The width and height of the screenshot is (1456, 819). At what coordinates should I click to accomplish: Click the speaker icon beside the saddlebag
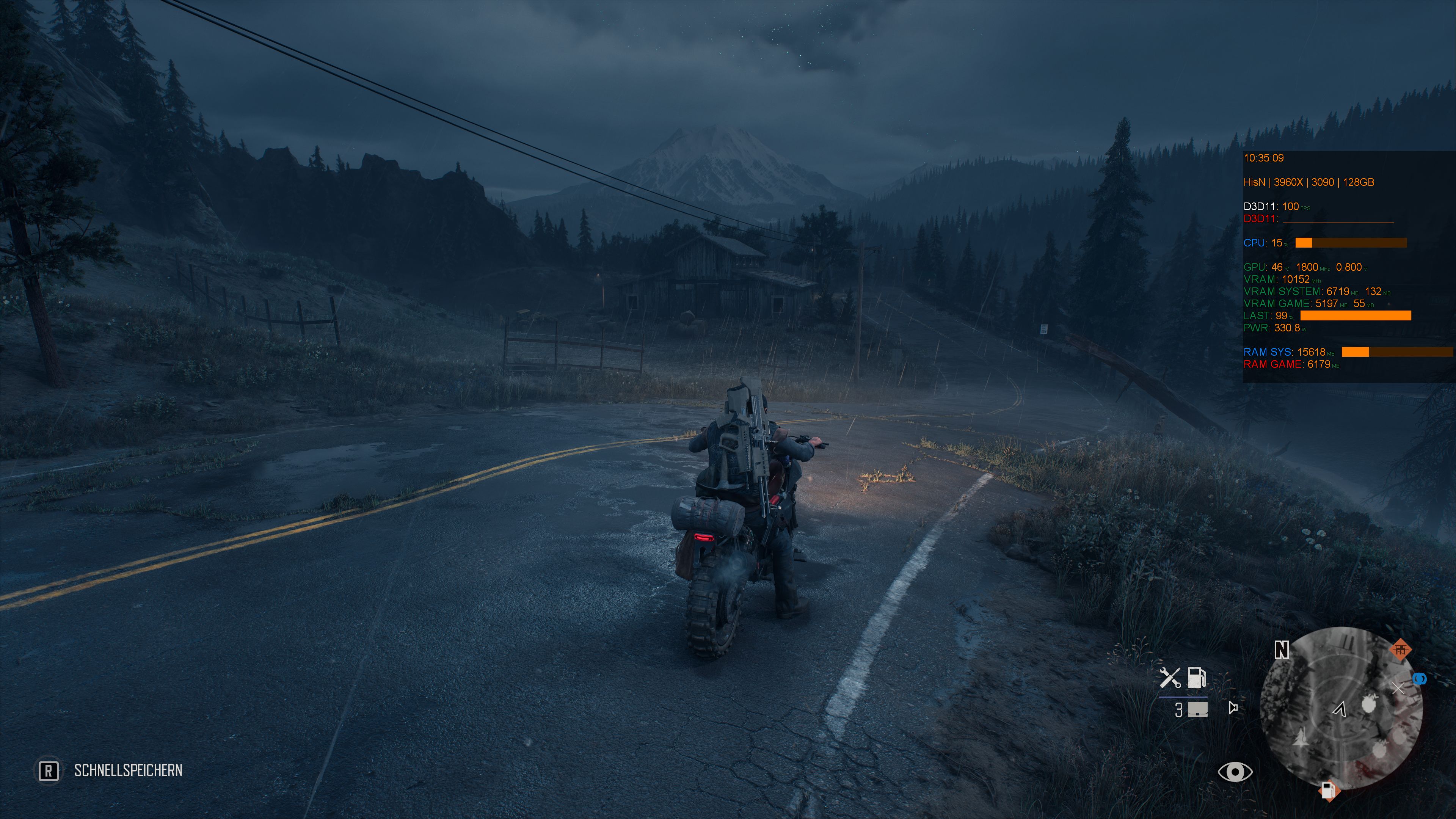point(1234,708)
